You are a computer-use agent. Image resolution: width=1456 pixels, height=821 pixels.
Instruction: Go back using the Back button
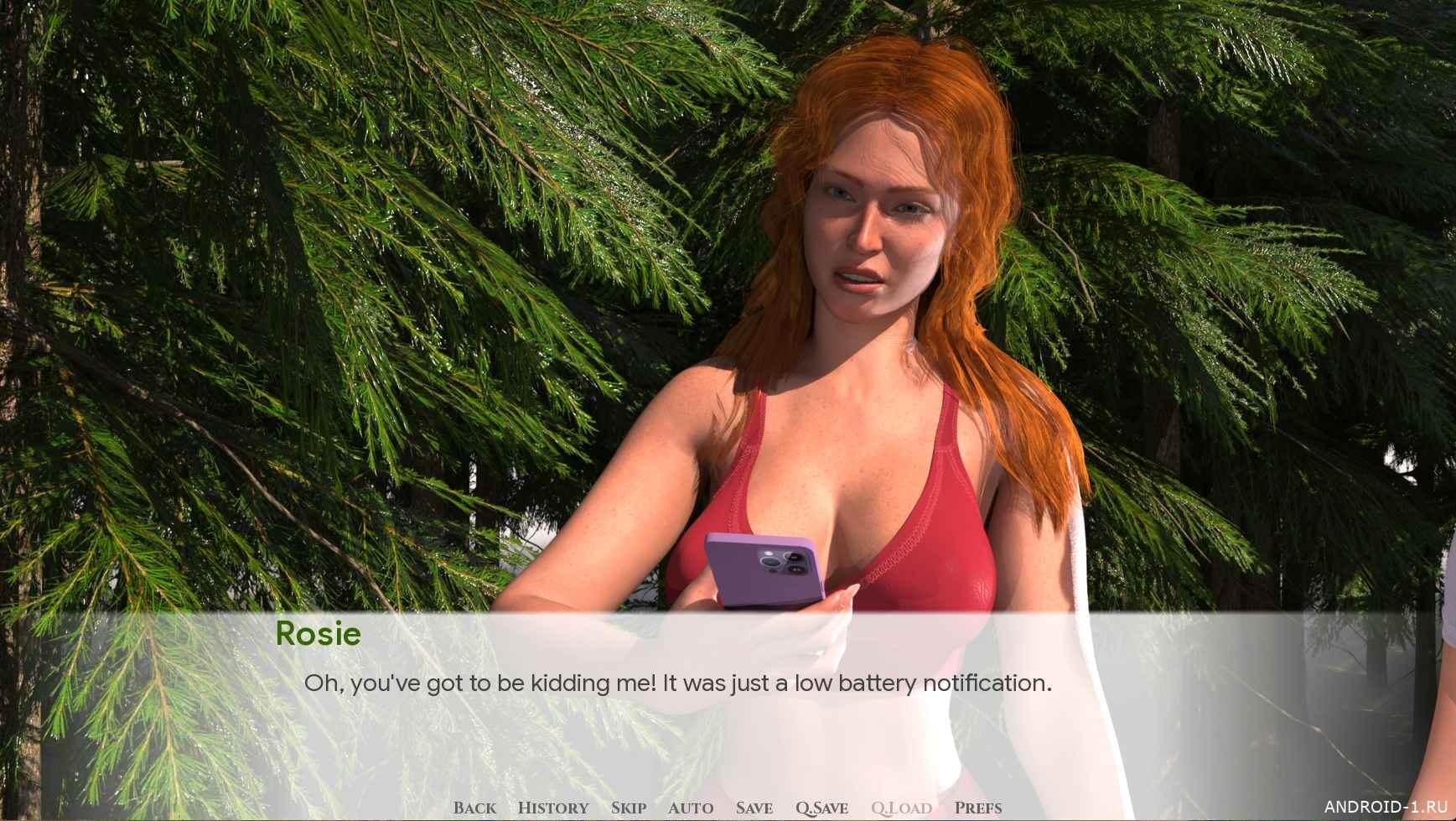tap(474, 808)
